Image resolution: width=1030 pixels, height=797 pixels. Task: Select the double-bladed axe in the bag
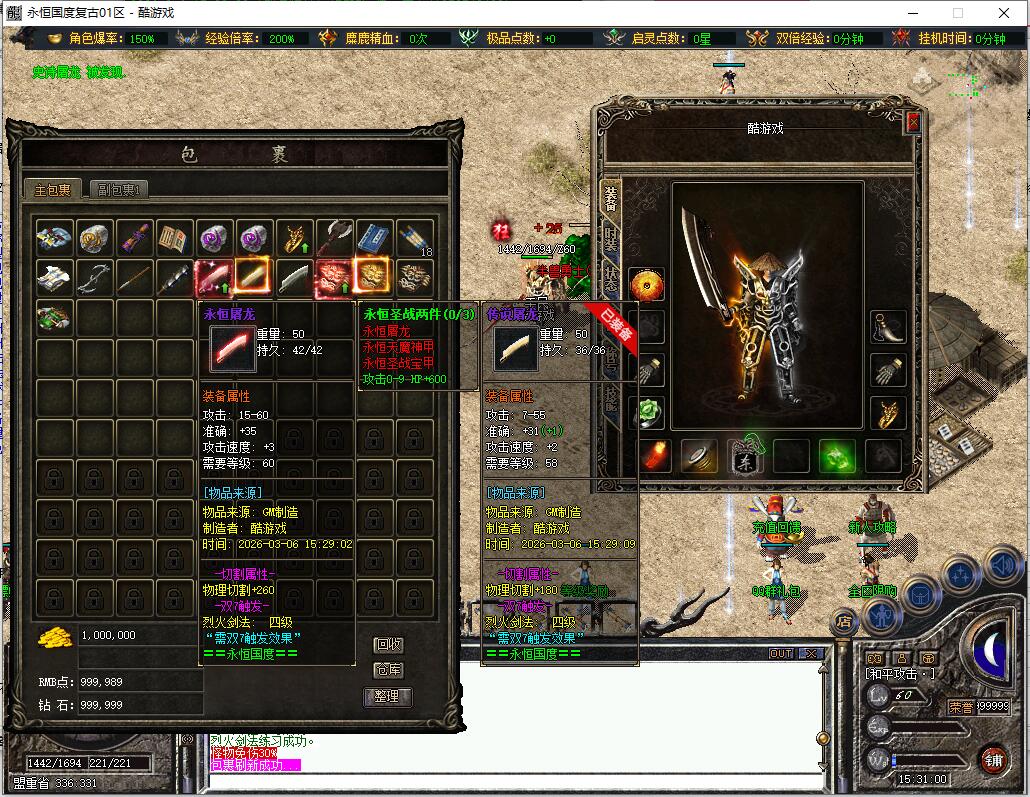click(x=334, y=238)
